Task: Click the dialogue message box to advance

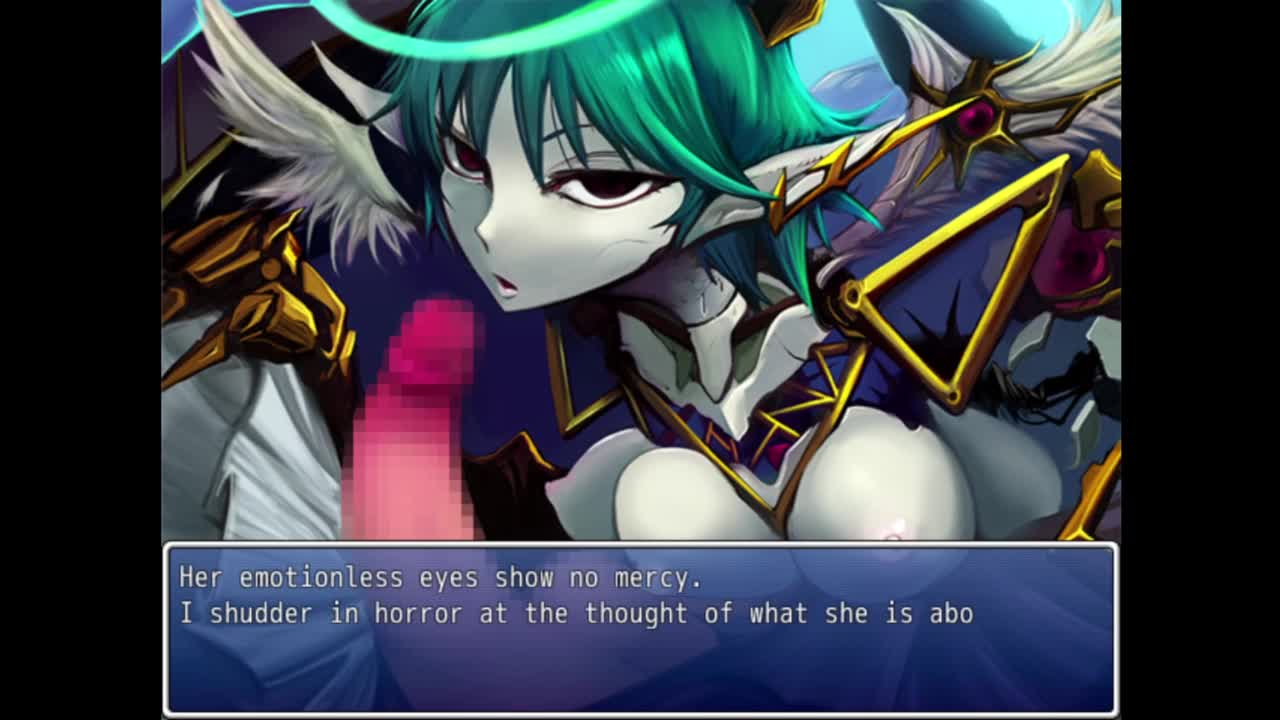Action: click(640, 630)
